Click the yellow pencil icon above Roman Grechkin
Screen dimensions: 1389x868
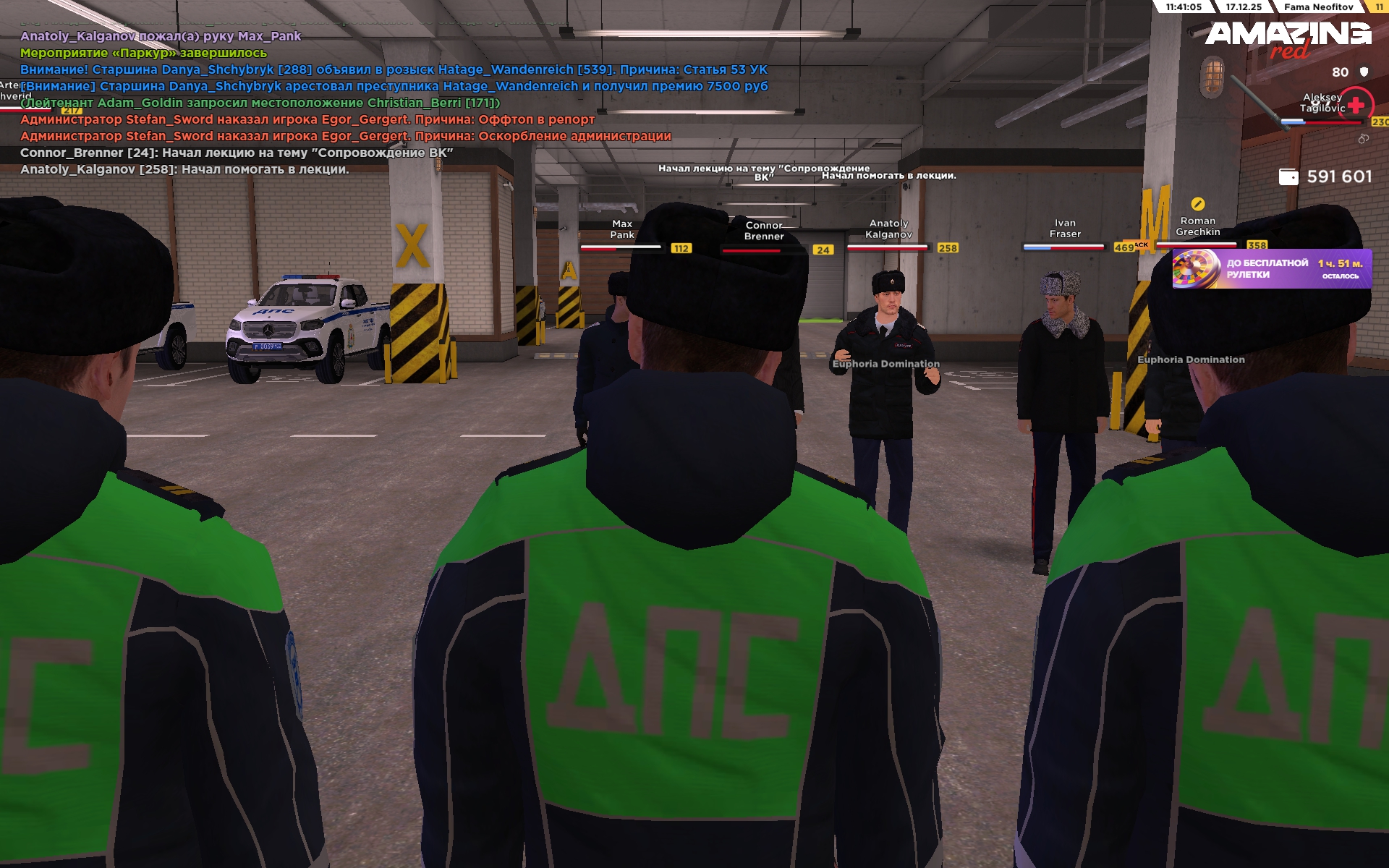coord(1197,204)
